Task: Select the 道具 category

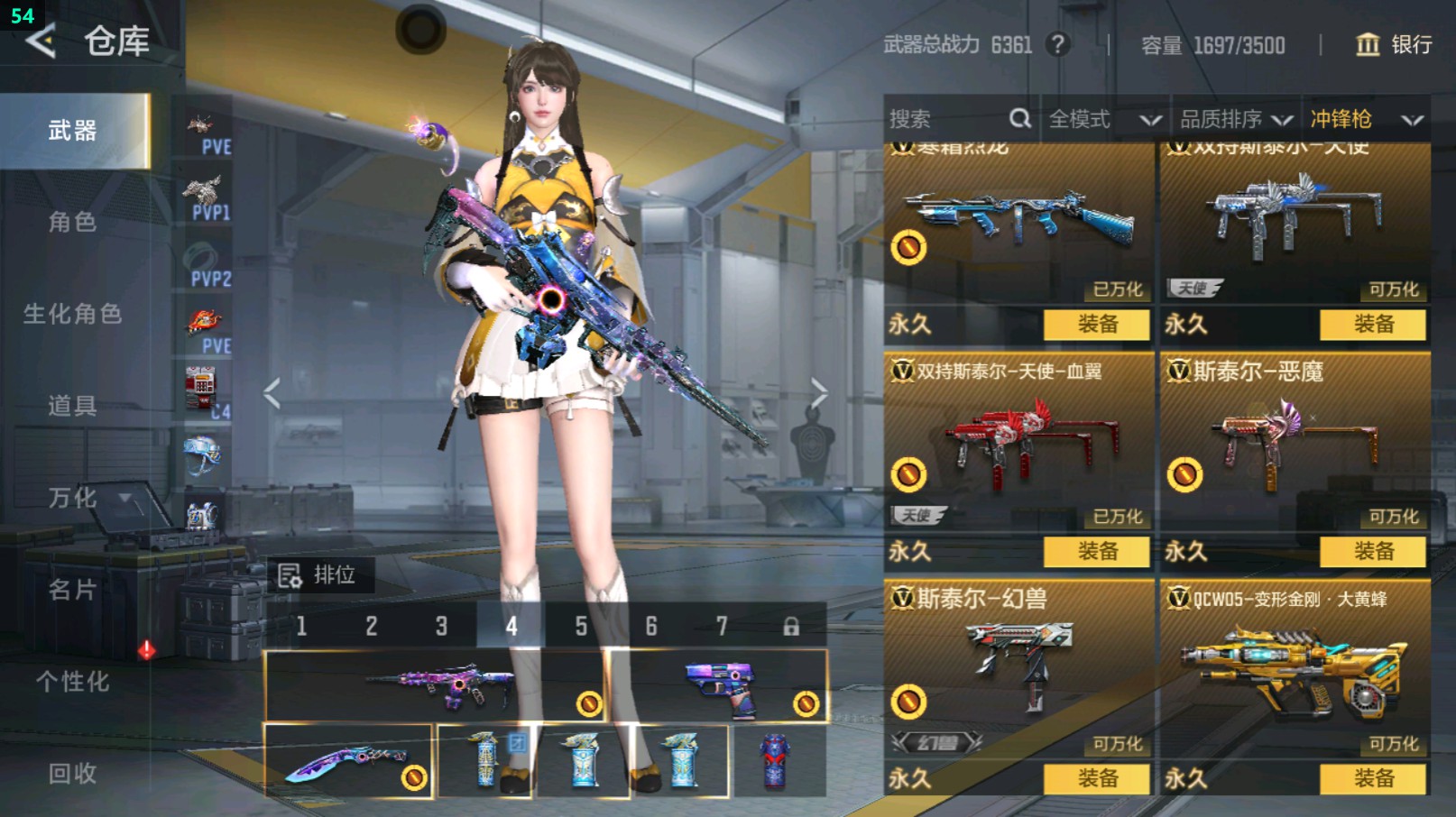Action: tap(72, 406)
